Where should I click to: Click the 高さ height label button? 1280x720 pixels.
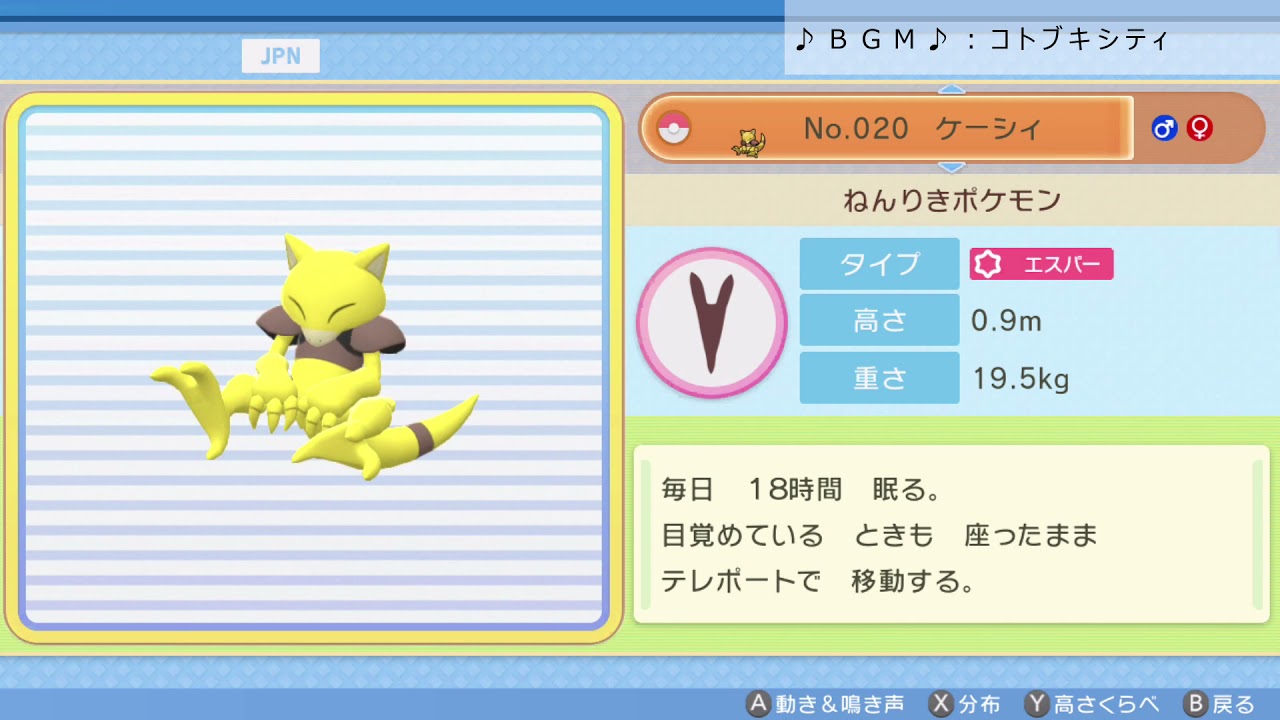(x=878, y=321)
